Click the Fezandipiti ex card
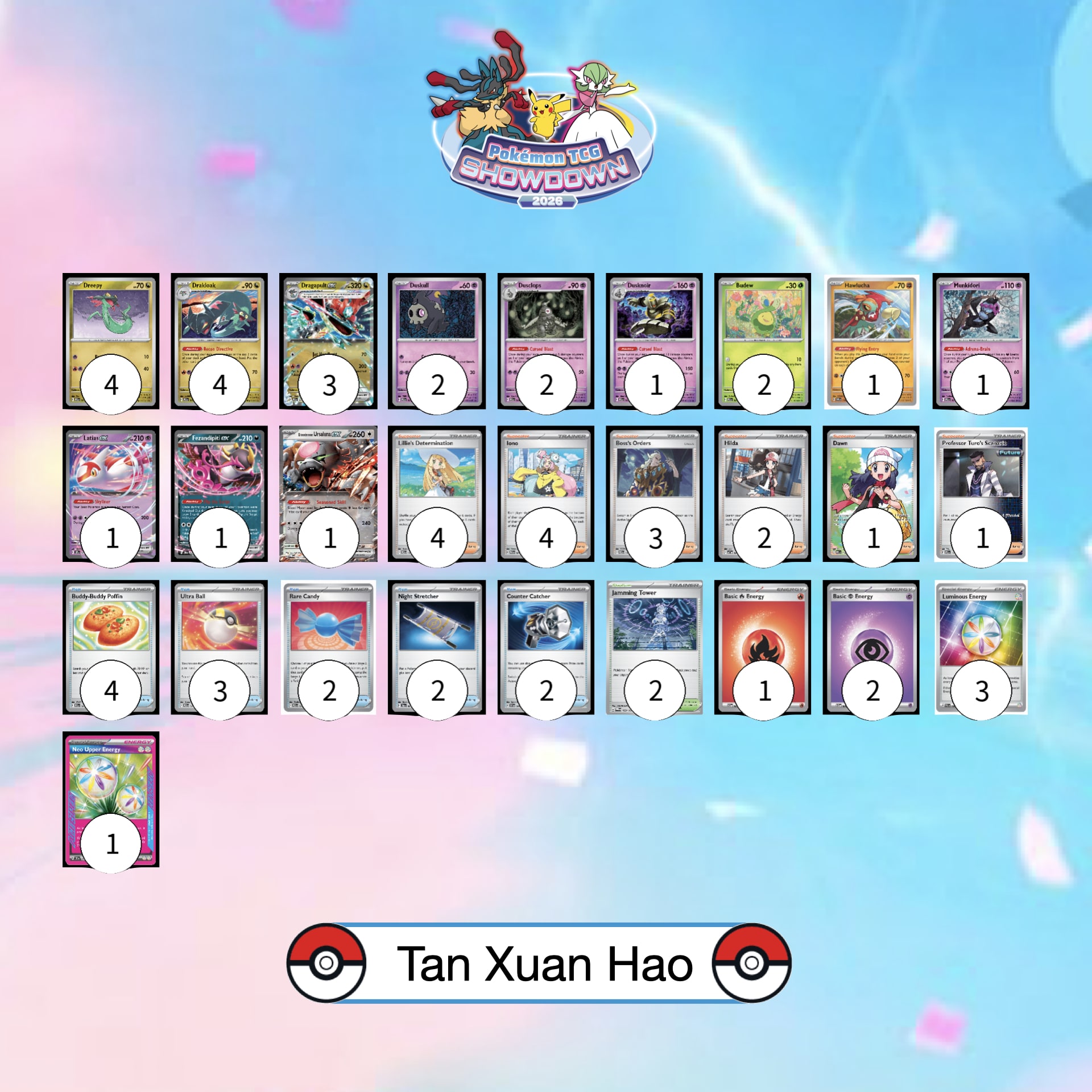 click(219, 478)
